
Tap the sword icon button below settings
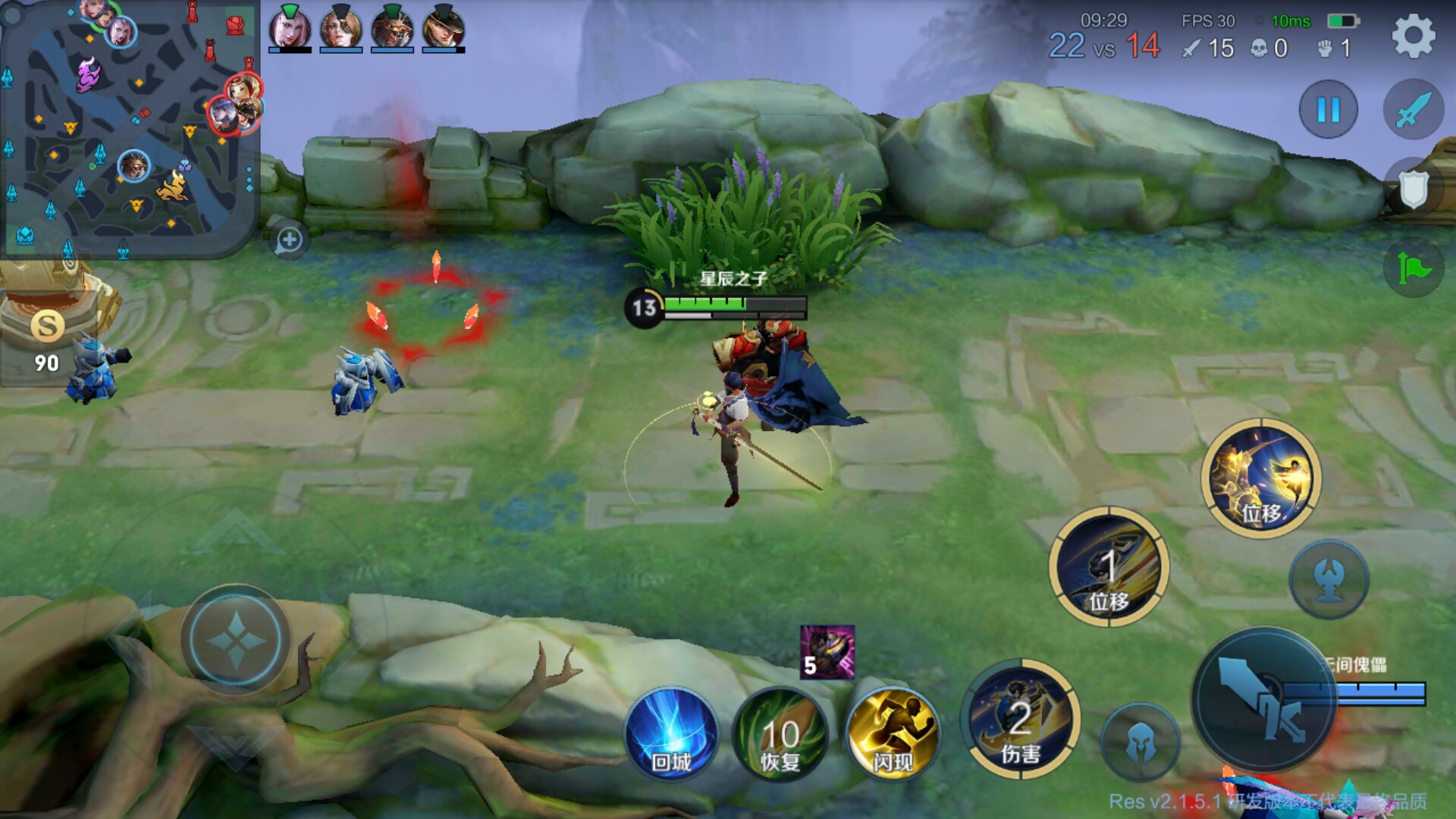1414,110
